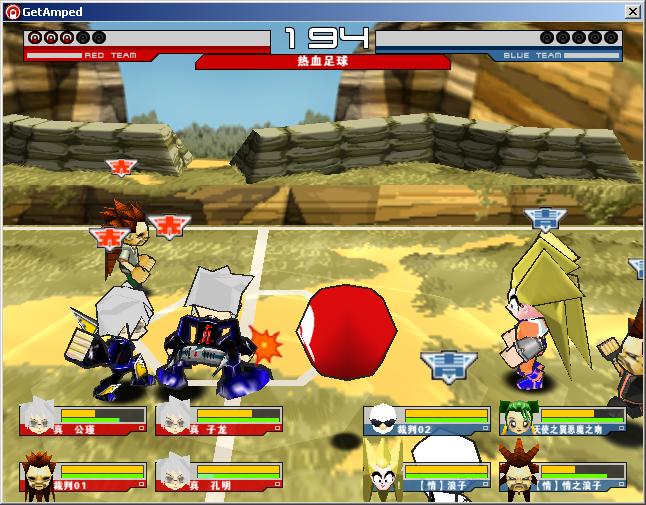Select player panel 裁判02
Image resolution: width=646 pixels, height=505 pixels.
point(427,418)
